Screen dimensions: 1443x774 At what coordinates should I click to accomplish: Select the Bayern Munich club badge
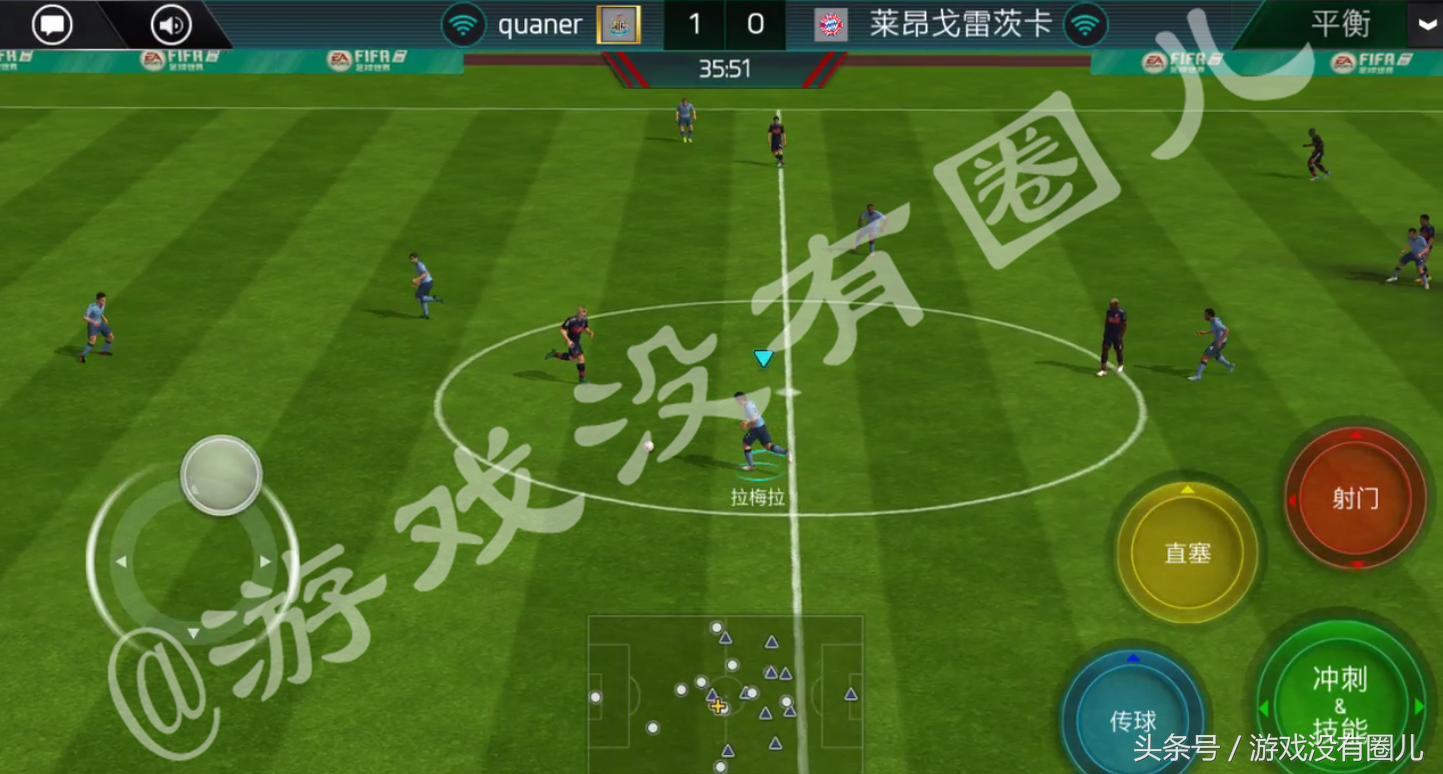[831, 24]
